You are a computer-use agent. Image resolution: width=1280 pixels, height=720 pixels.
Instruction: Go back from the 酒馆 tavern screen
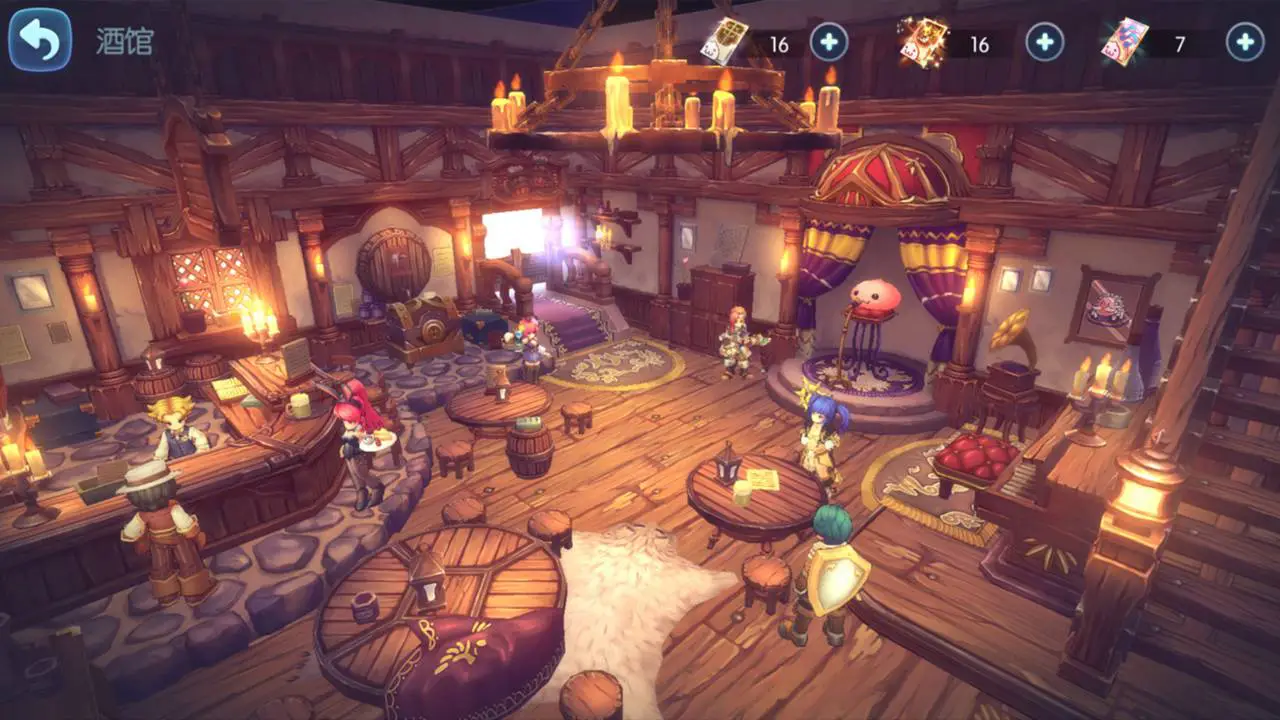tap(40, 40)
